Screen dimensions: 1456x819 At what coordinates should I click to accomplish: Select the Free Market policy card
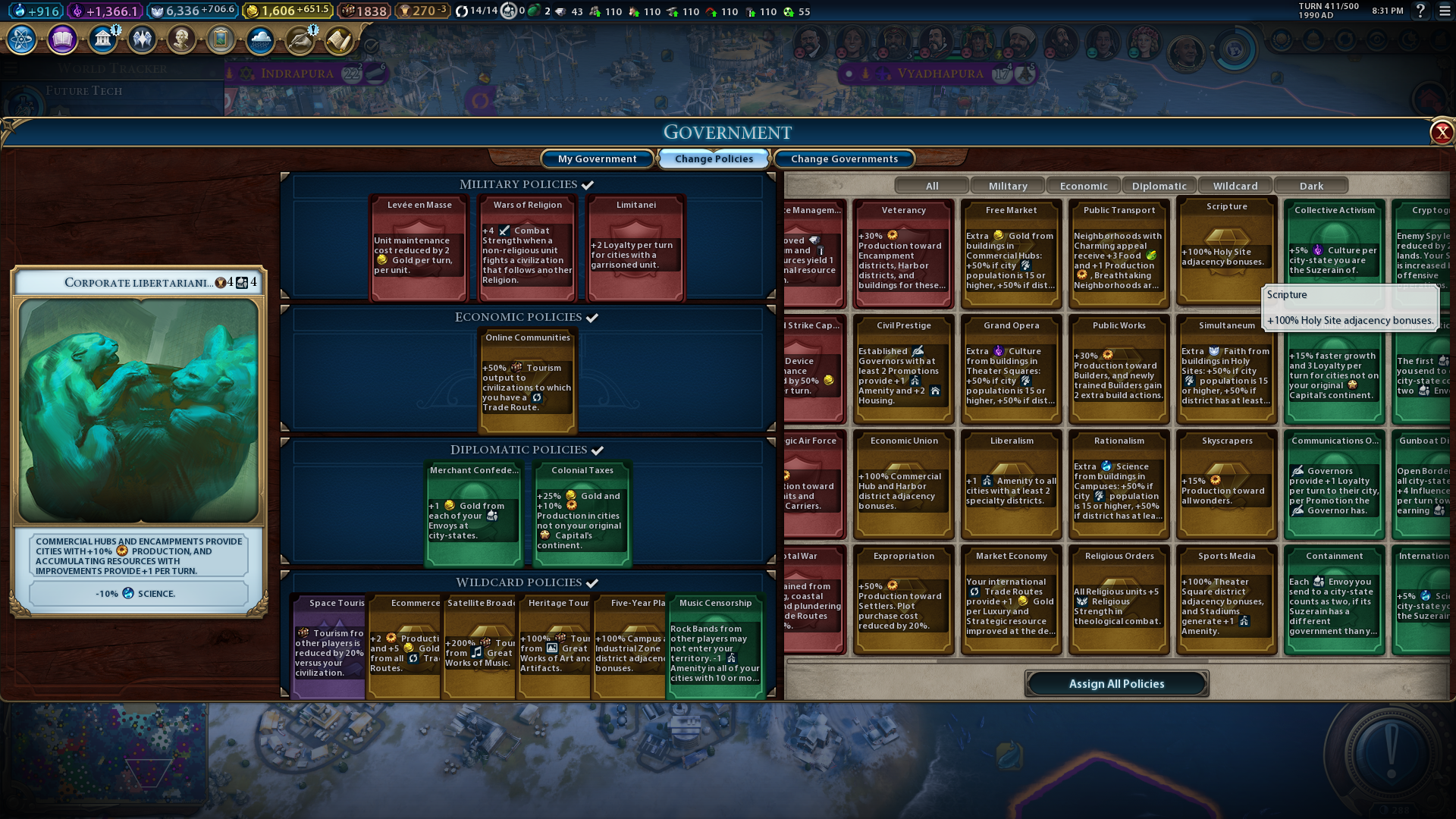point(1011,254)
